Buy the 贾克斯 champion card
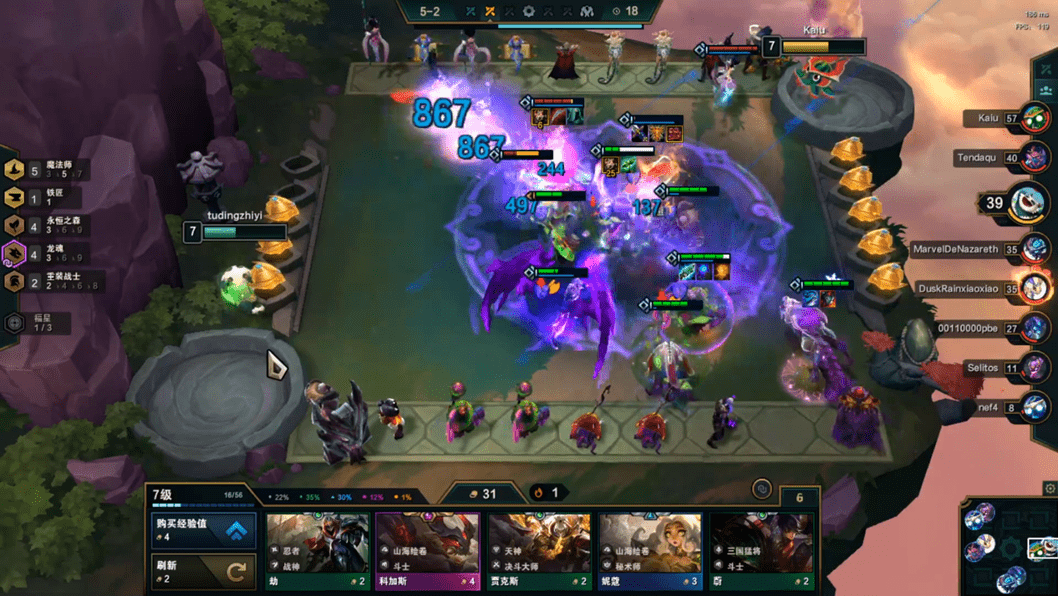 pos(539,550)
